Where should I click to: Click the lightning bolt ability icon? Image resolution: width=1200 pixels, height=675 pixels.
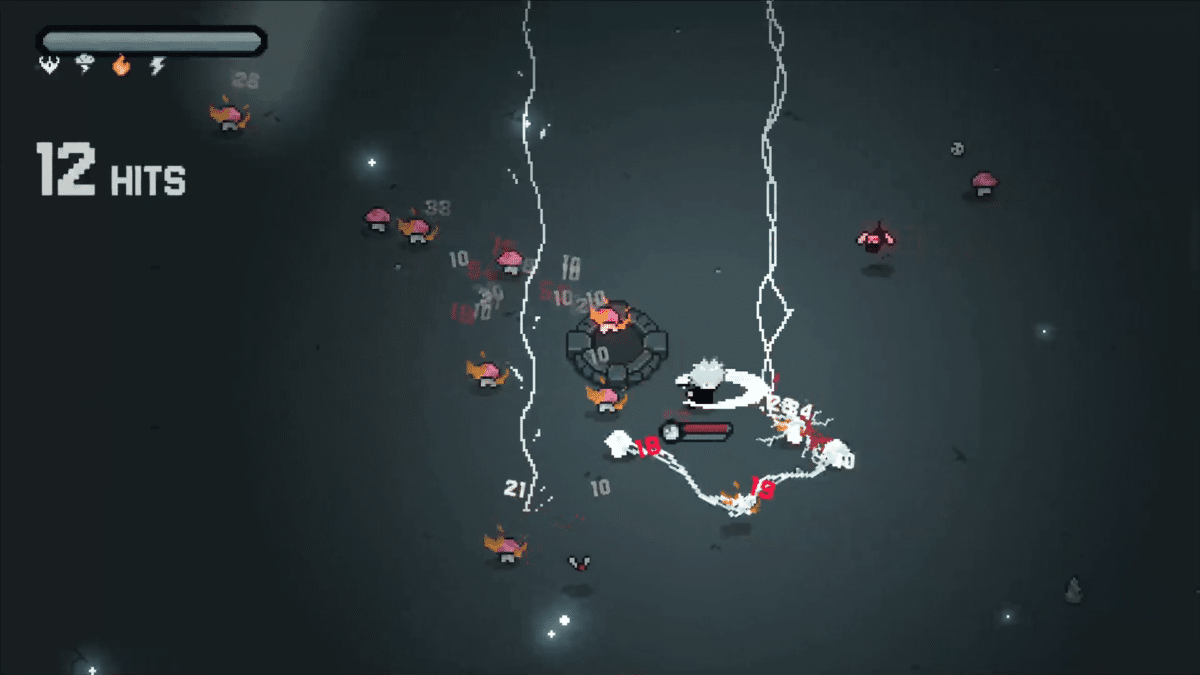coord(157,66)
